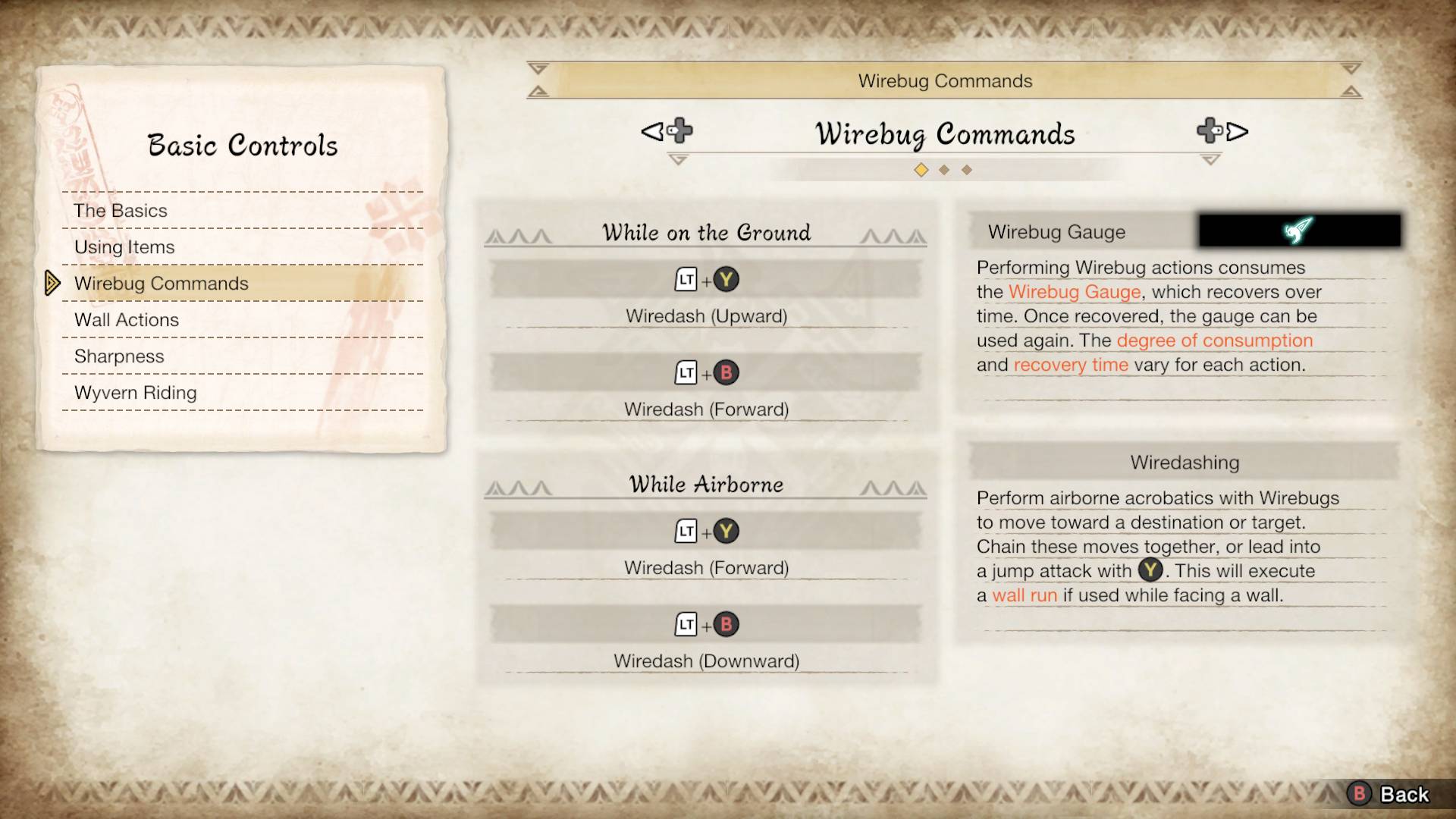Image resolution: width=1456 pixels, height=819 pixels.
Task: Select the third page indicator dot
Action: 967,170
